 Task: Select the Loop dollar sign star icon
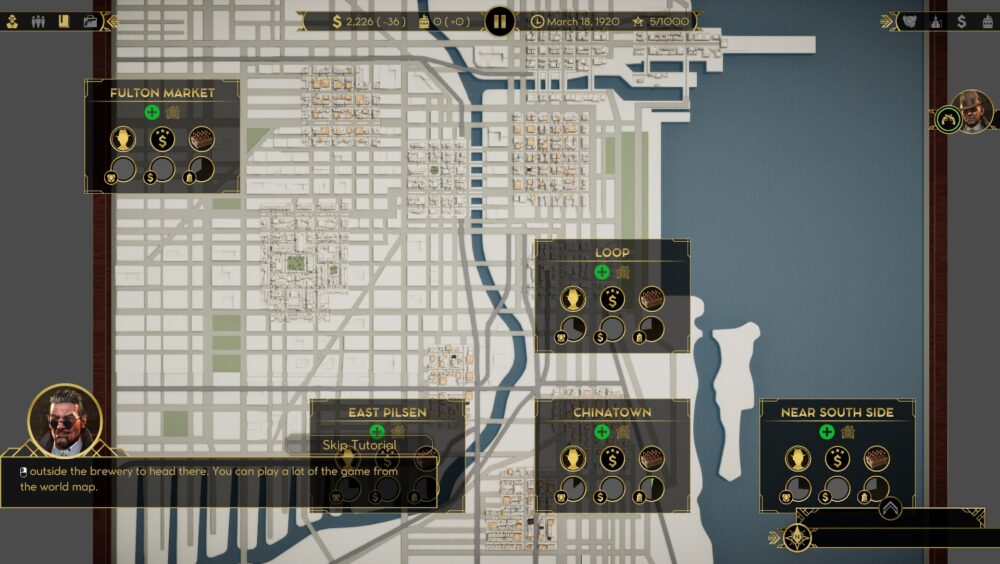[x=612, y=298]
